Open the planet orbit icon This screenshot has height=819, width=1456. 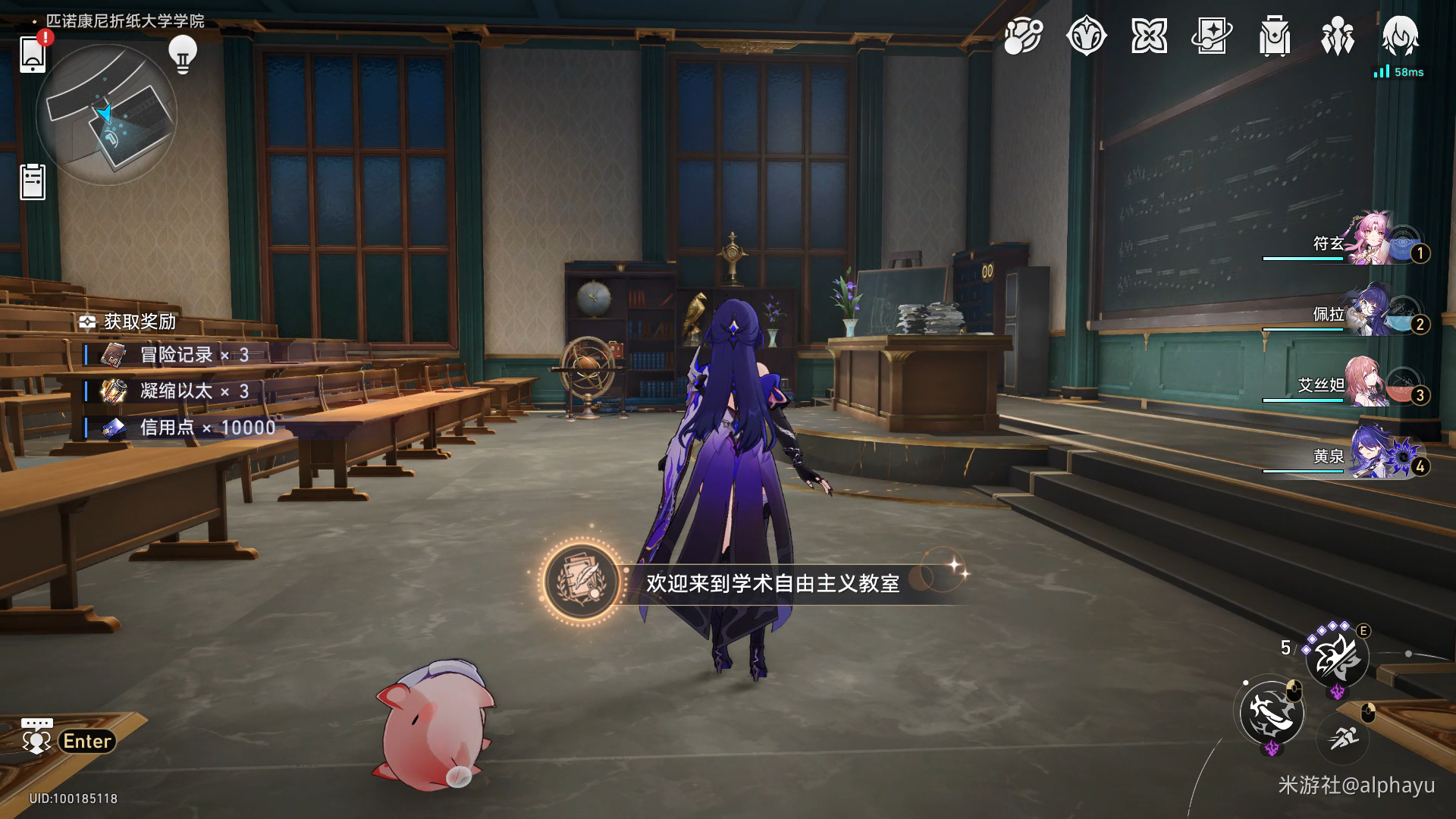[x=1023, y=36]
